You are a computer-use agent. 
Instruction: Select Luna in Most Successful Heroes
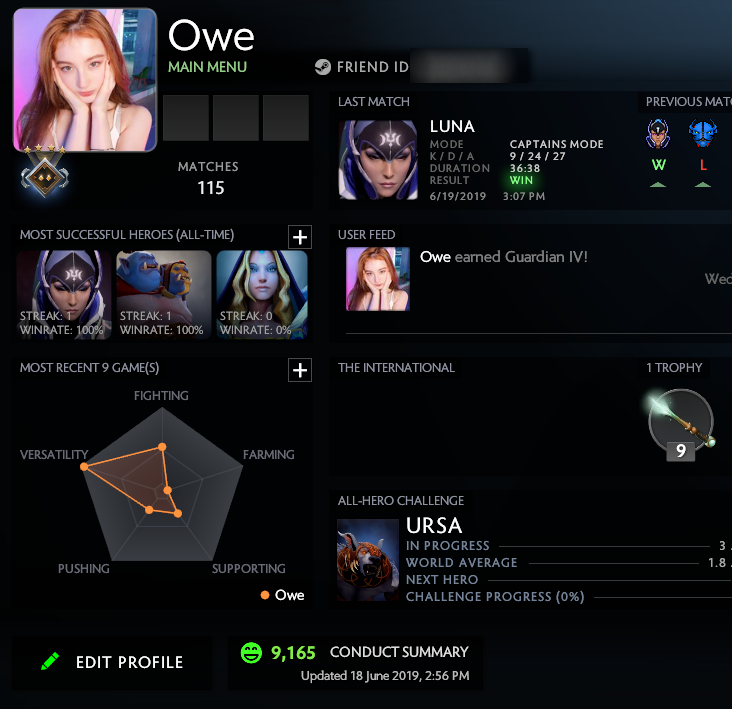63,294
